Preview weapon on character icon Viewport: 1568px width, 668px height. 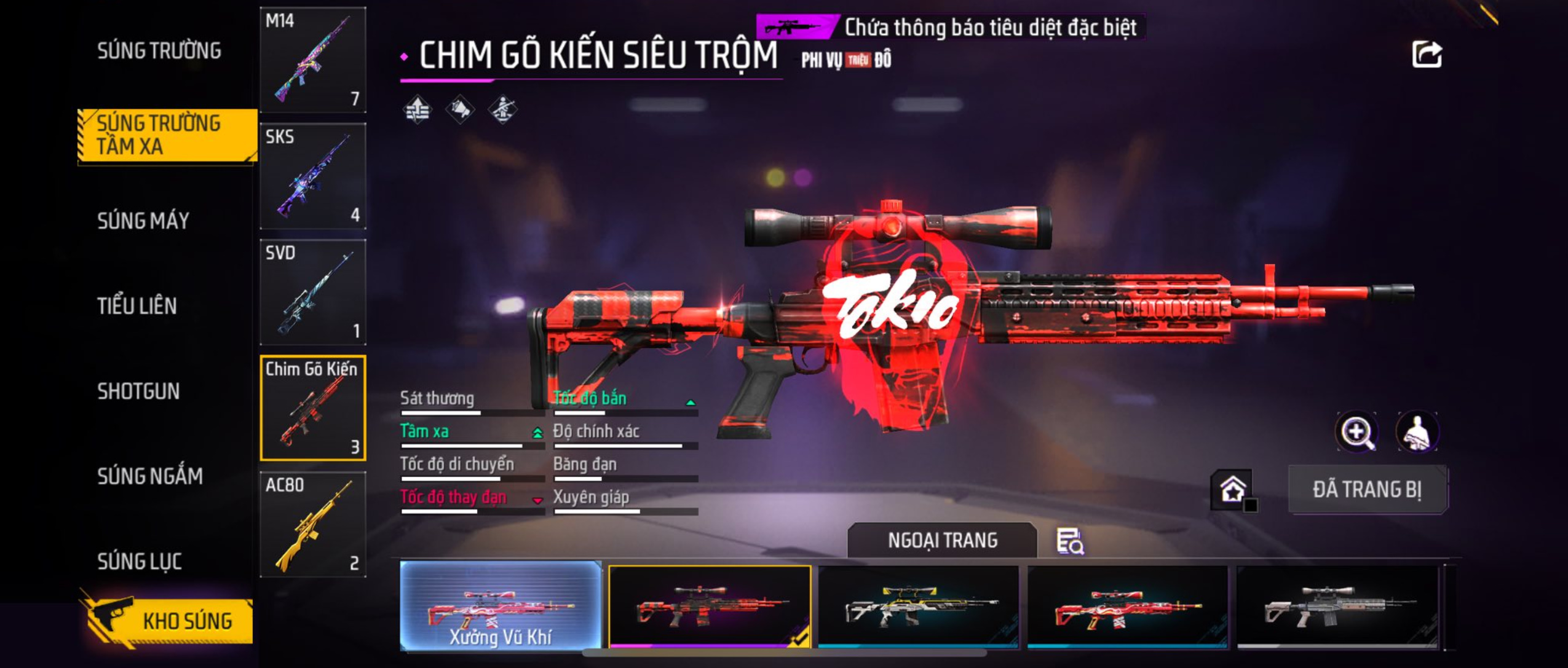click(1417, 432)
